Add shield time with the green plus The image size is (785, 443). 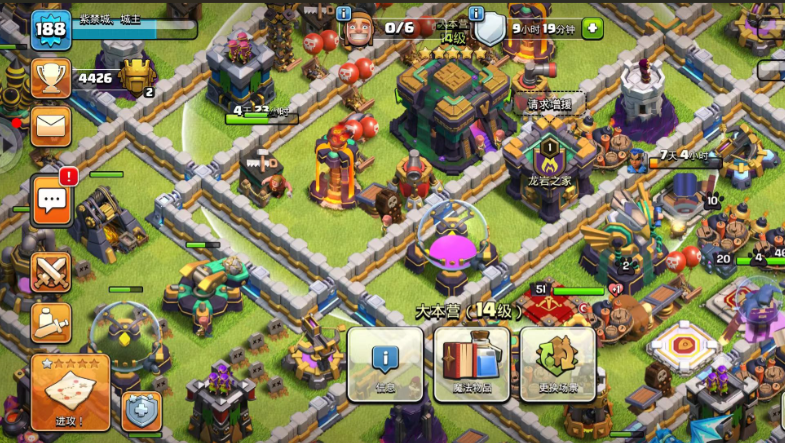click(x=592, y=28)
